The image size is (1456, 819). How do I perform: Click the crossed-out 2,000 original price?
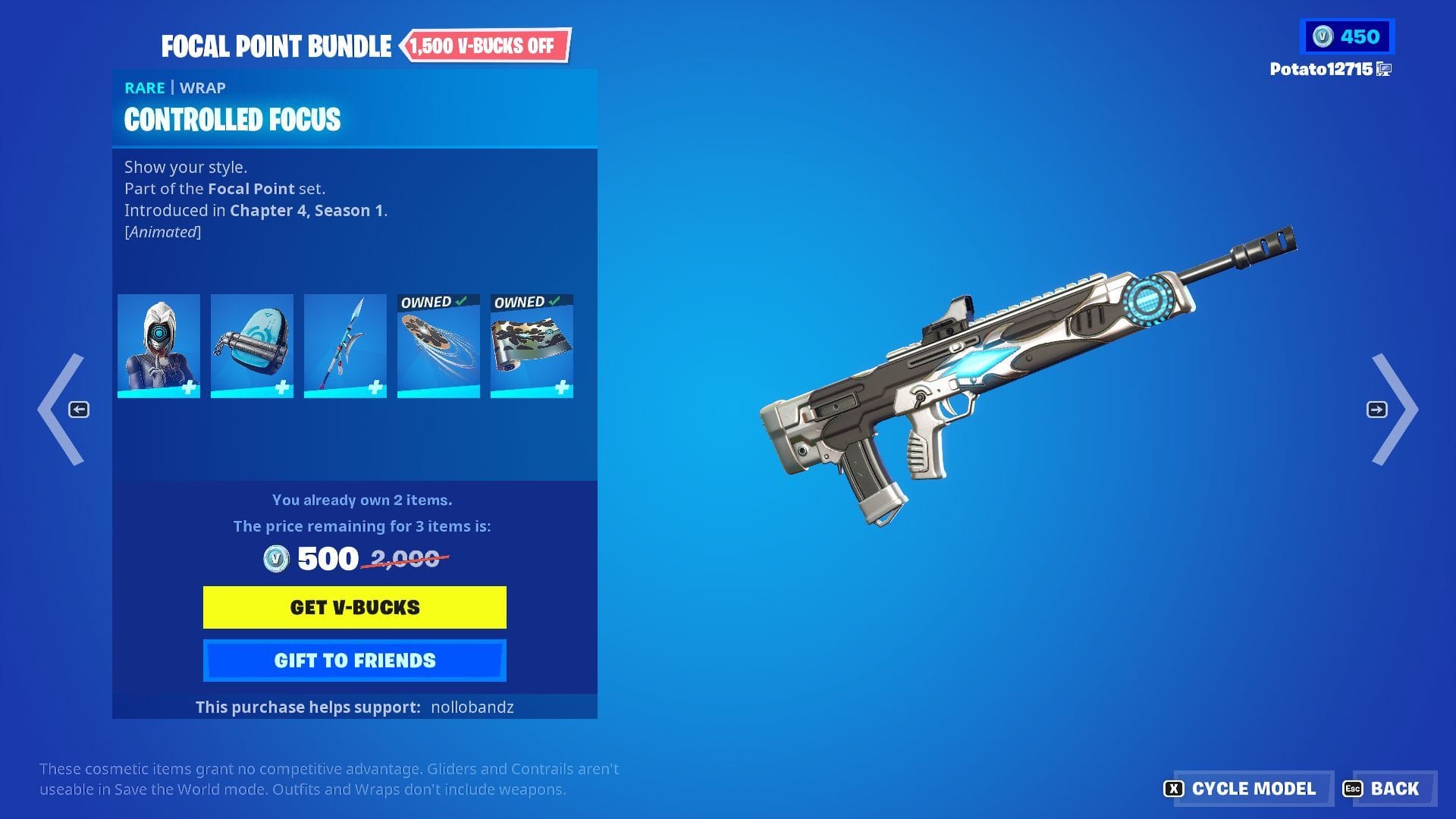[406, 558]
